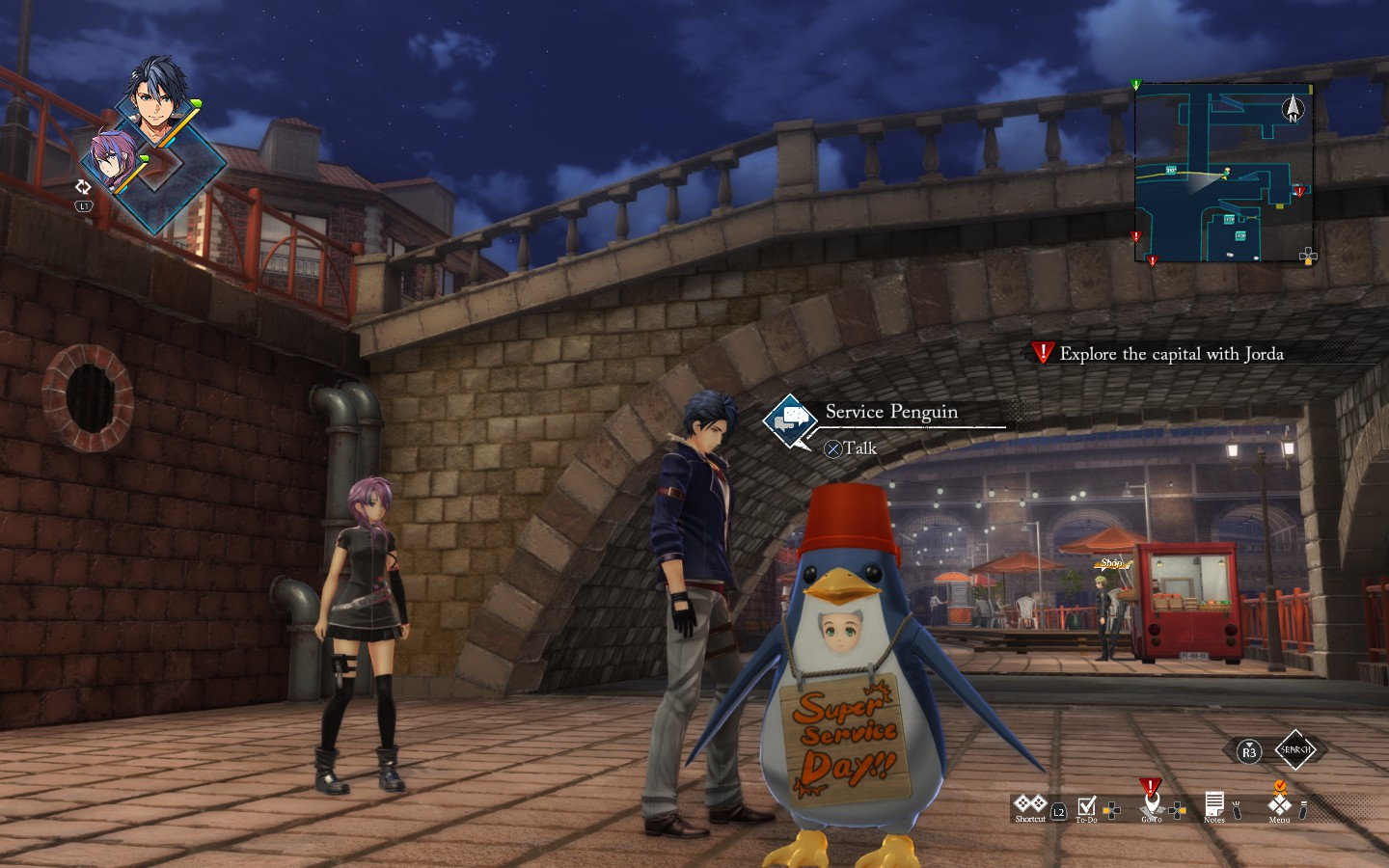Click the speech bubble icon beside Service Penguin
The height and width of the screenshot is (868, 1389).
(793, 419)
